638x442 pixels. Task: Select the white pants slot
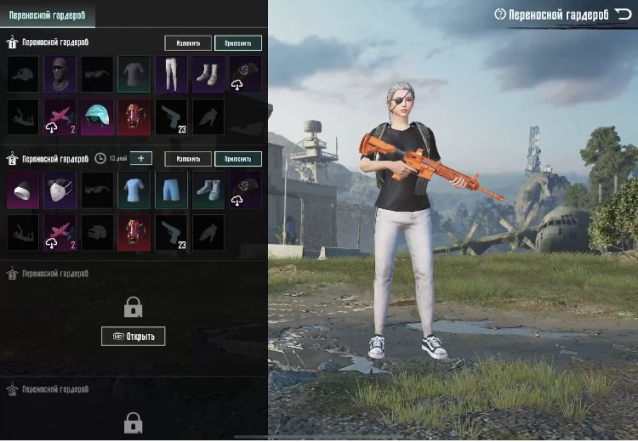[x=171, y=74]
